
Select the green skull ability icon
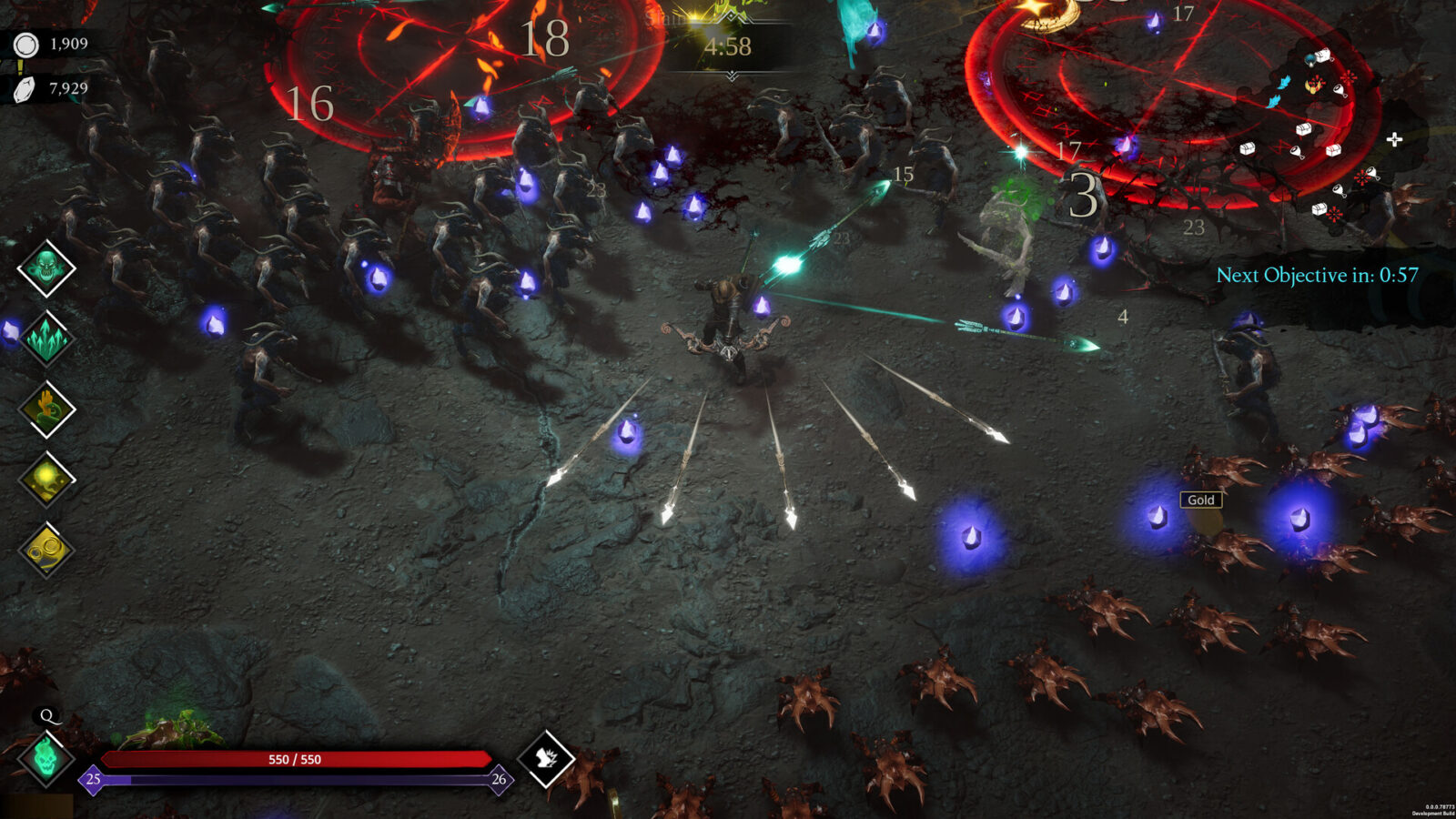45,268
